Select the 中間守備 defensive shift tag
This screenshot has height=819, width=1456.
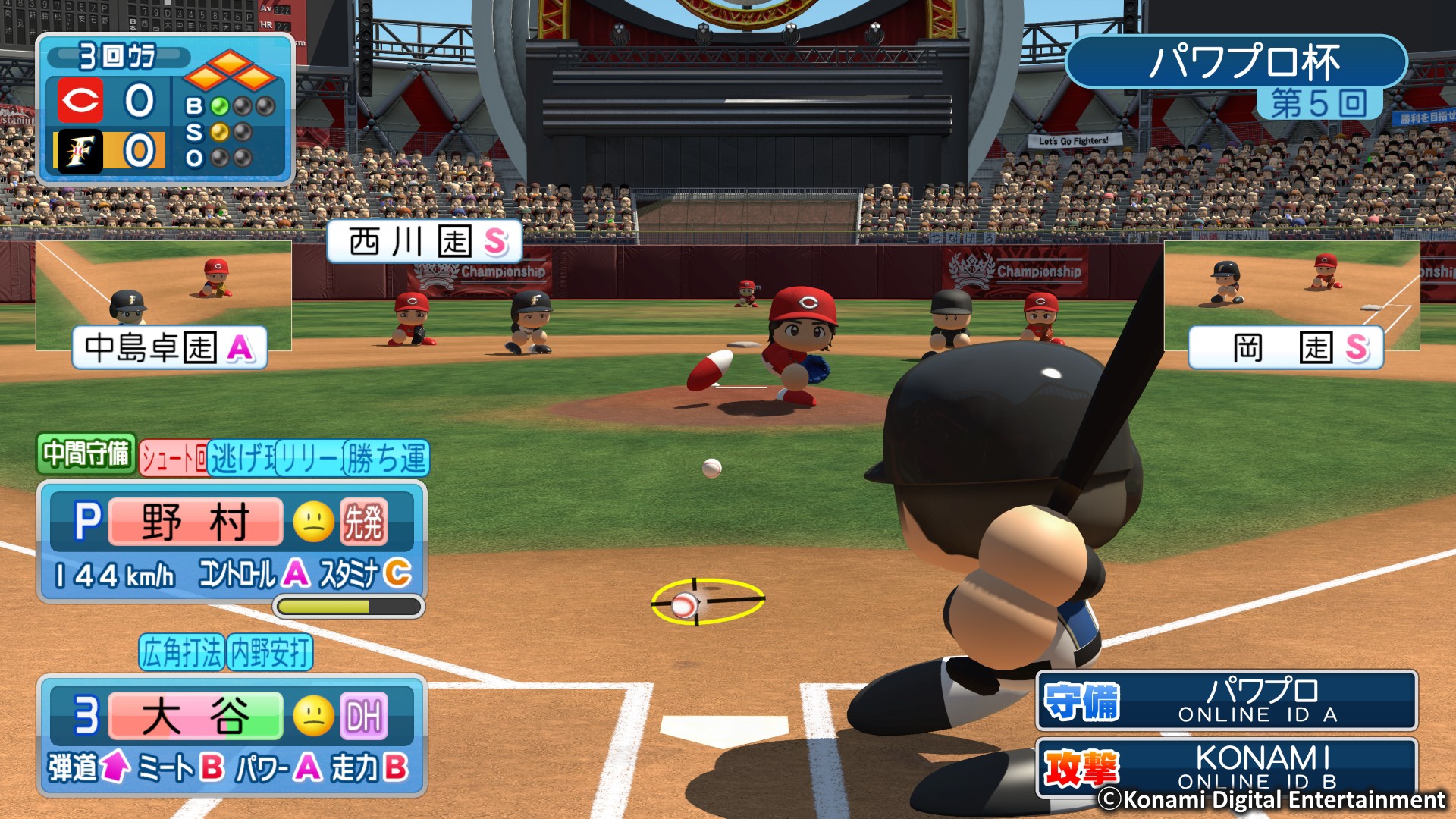coord(86,453)
